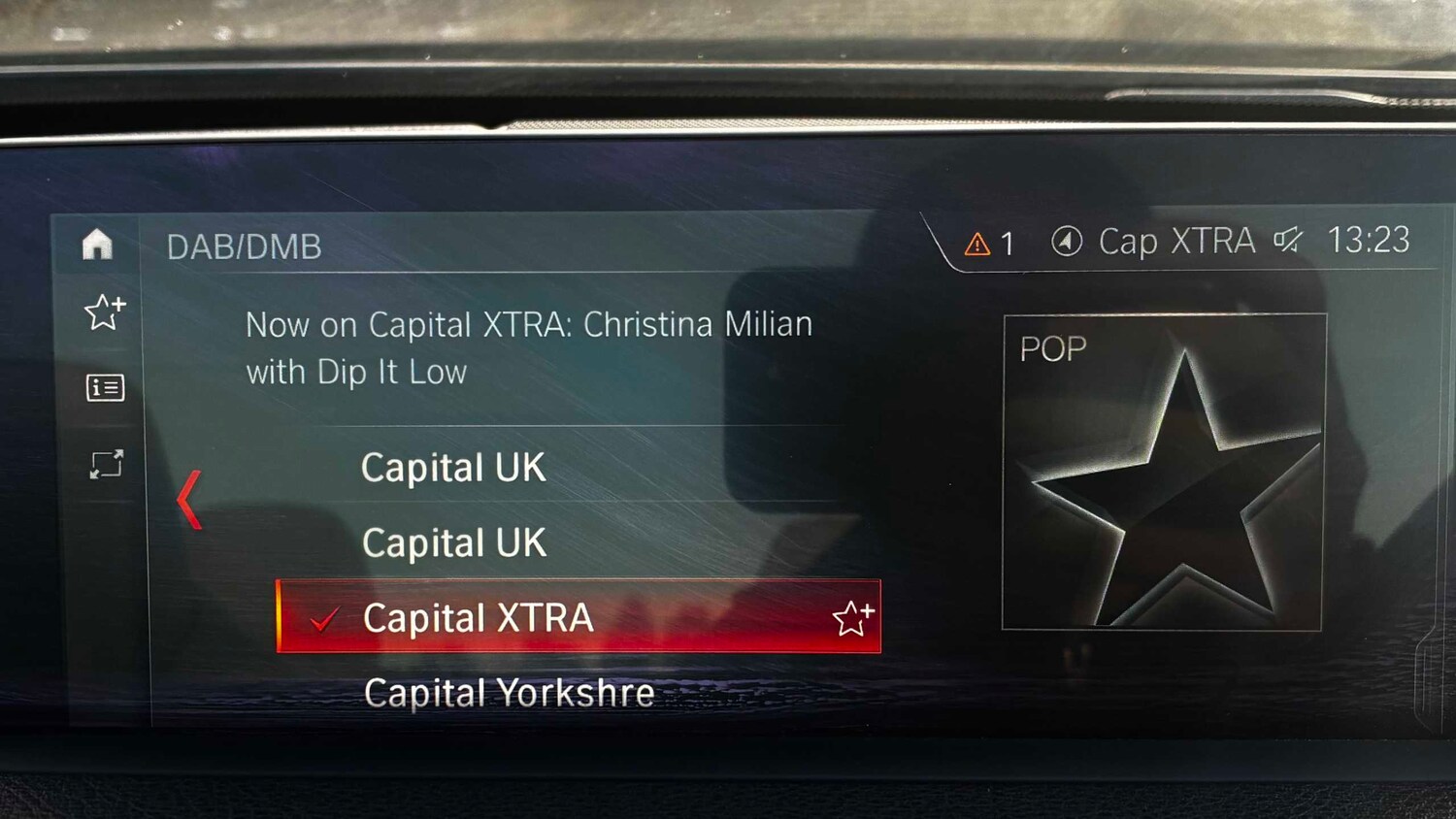
Task: Open the sidebar add-favourite star icon
Action: (105, 311)
